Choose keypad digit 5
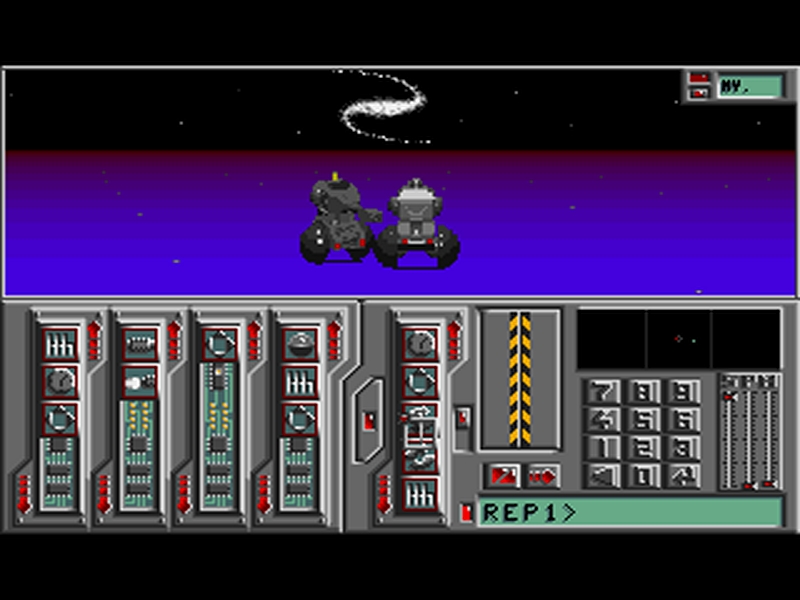The width and height of the screenshot is (800, 600). [643, 420]
